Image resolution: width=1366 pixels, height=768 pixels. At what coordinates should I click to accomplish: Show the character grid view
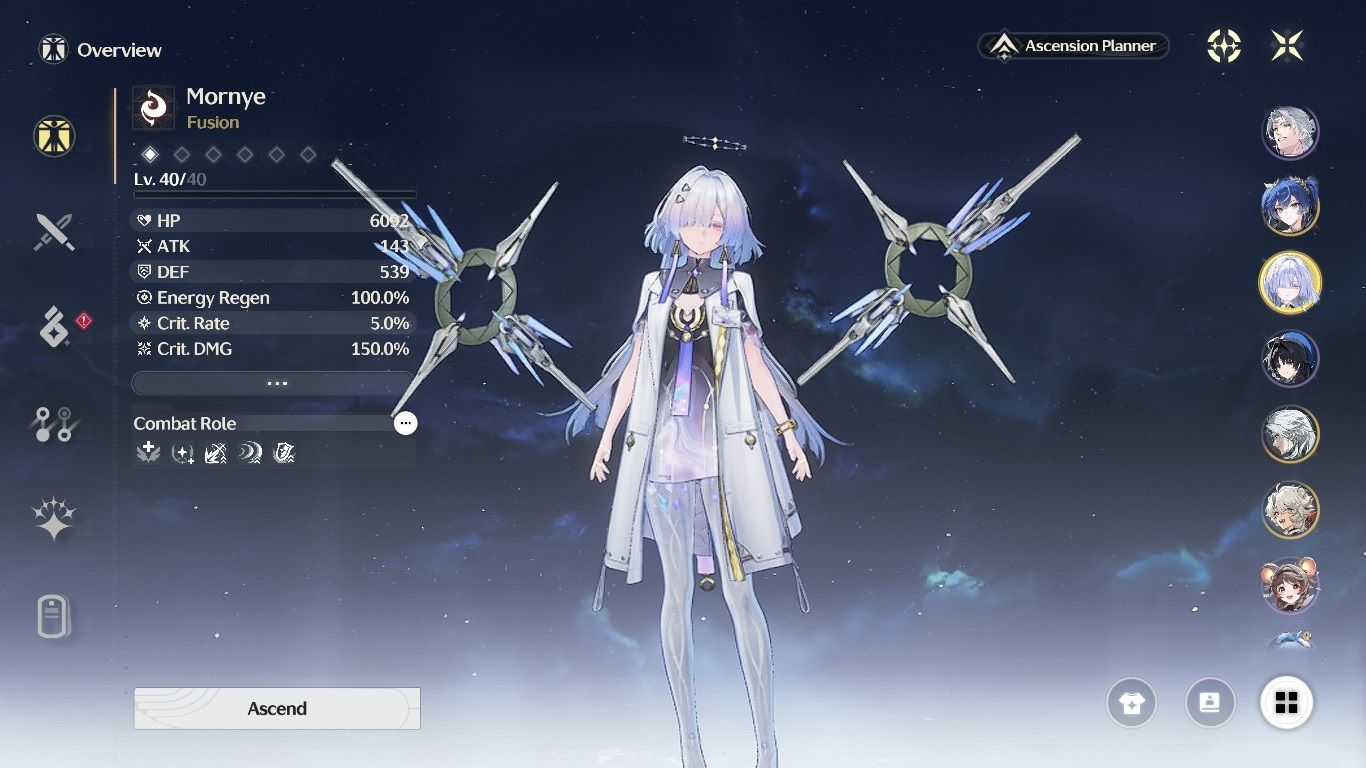coord(1287,703)
